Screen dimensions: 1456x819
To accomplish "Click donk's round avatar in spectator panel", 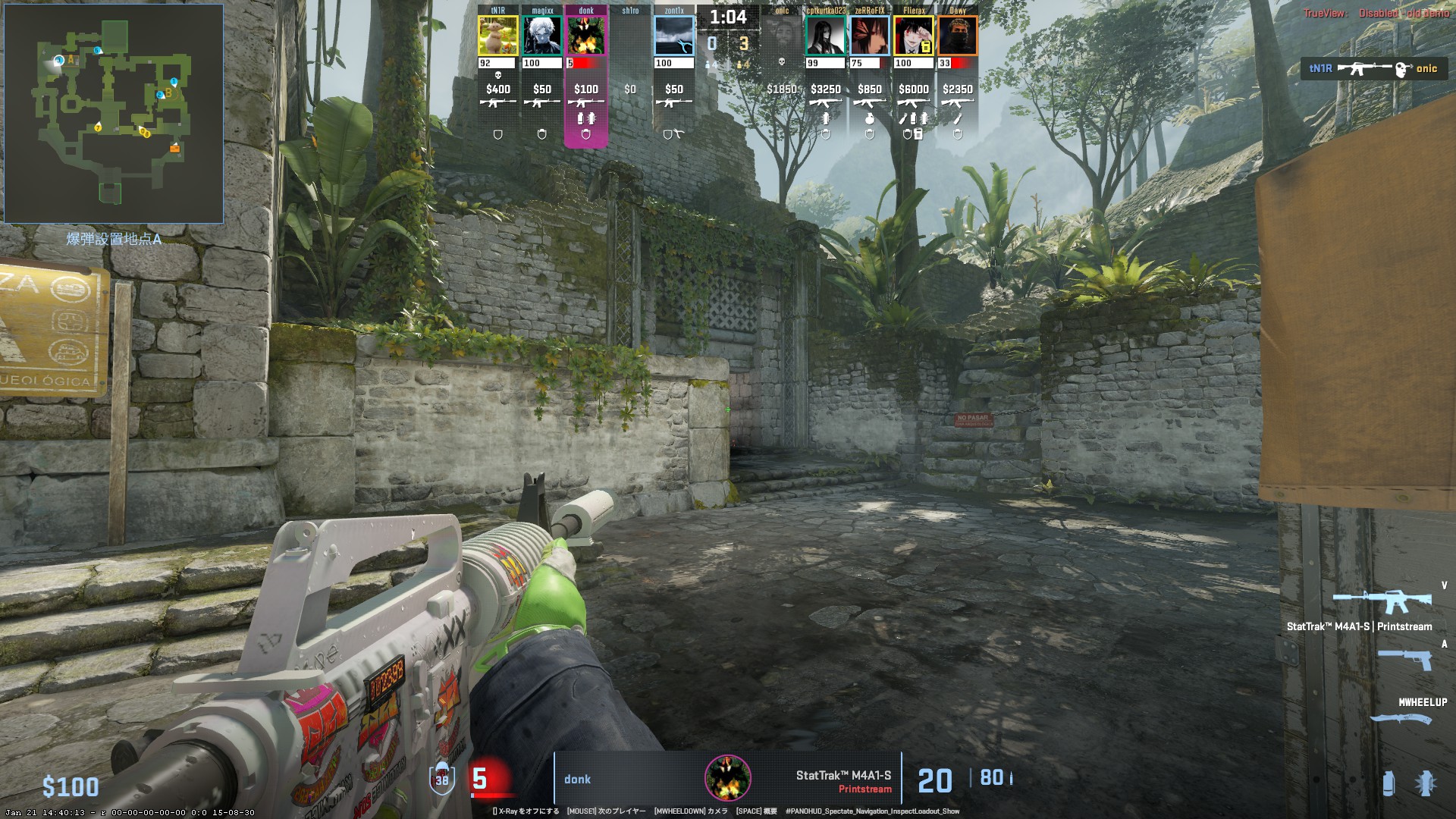I will 728,778.
